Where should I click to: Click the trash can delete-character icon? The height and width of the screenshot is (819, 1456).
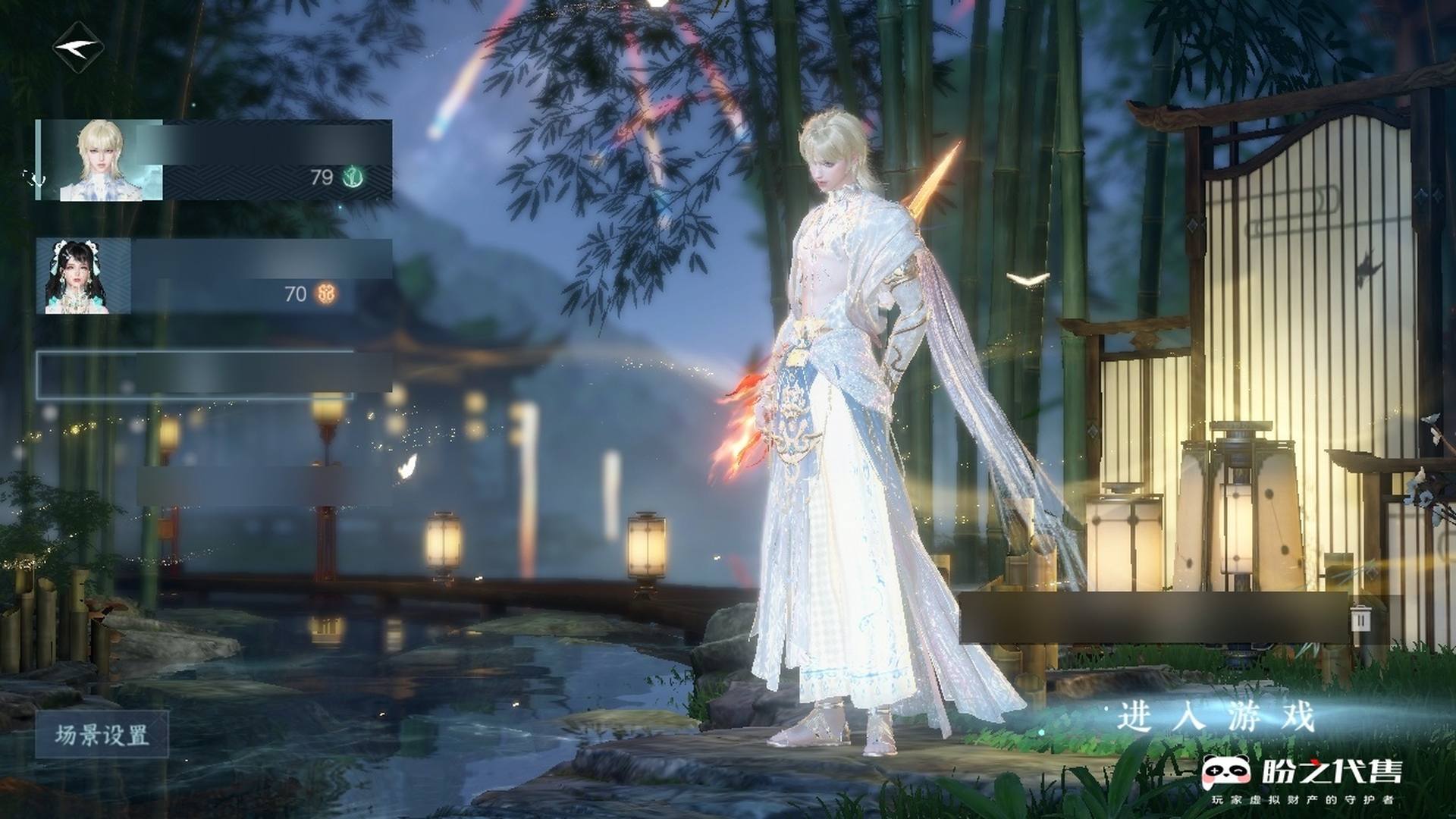coord(1361,619)
